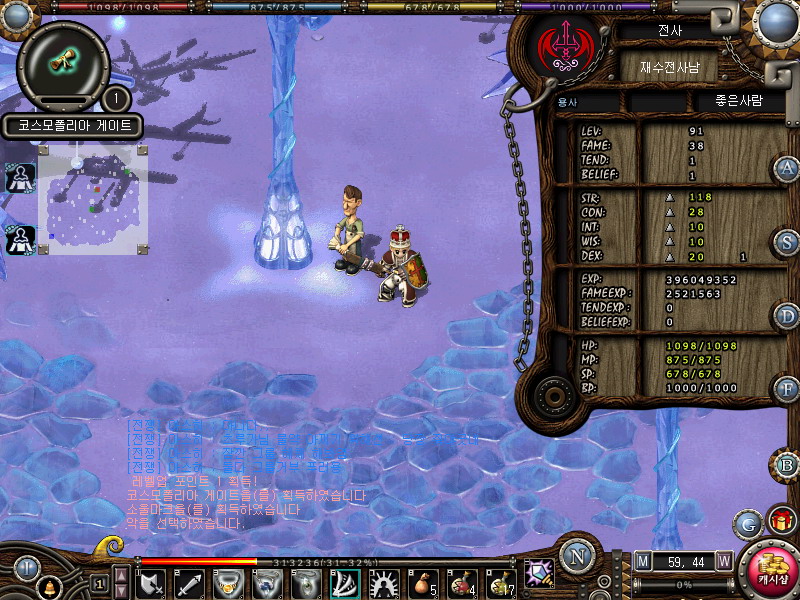The image size is (800, 600).
Task: Click the round S button on stats panel
Action: coord(788,242)
